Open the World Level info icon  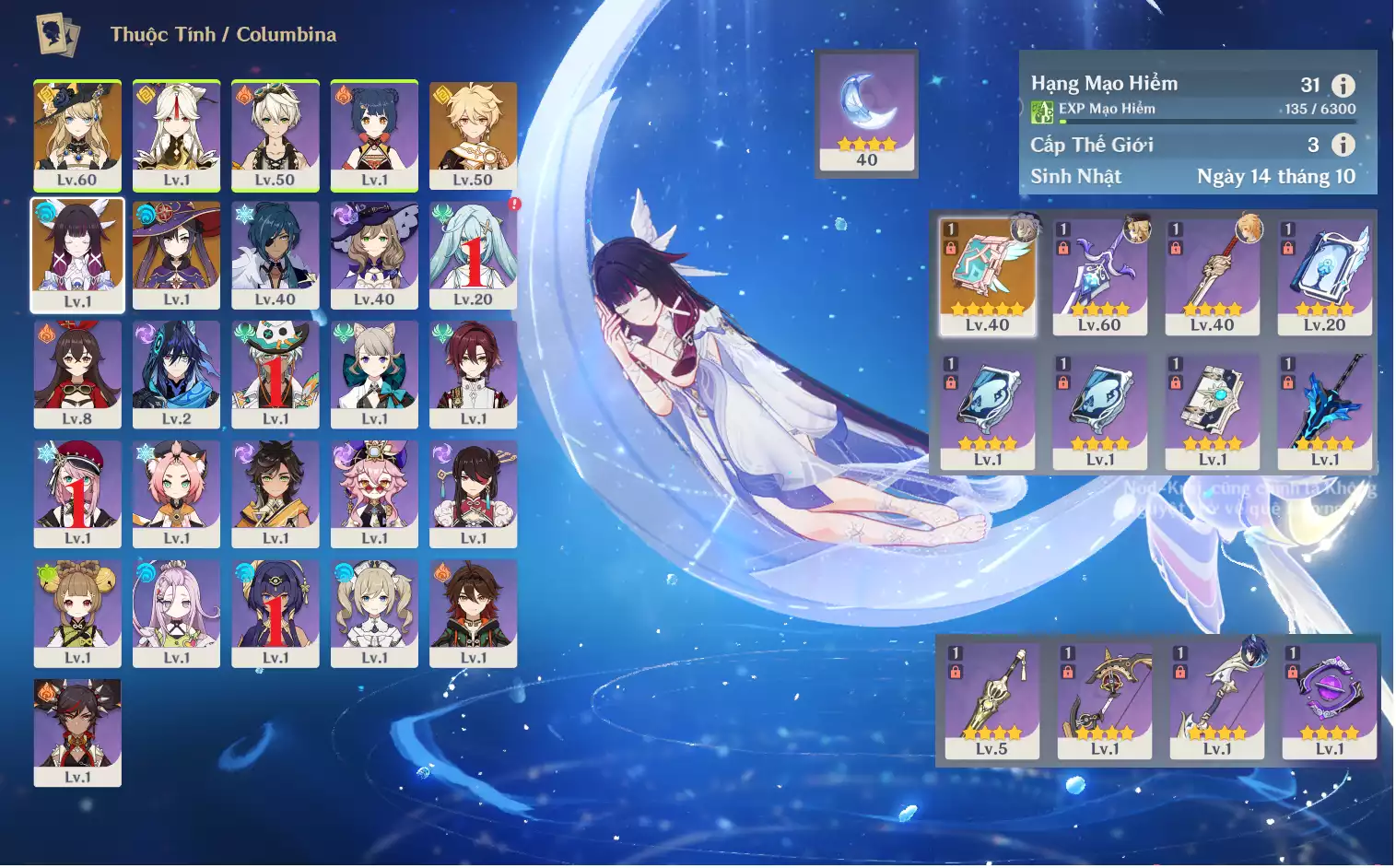[x=1343, y=145]
